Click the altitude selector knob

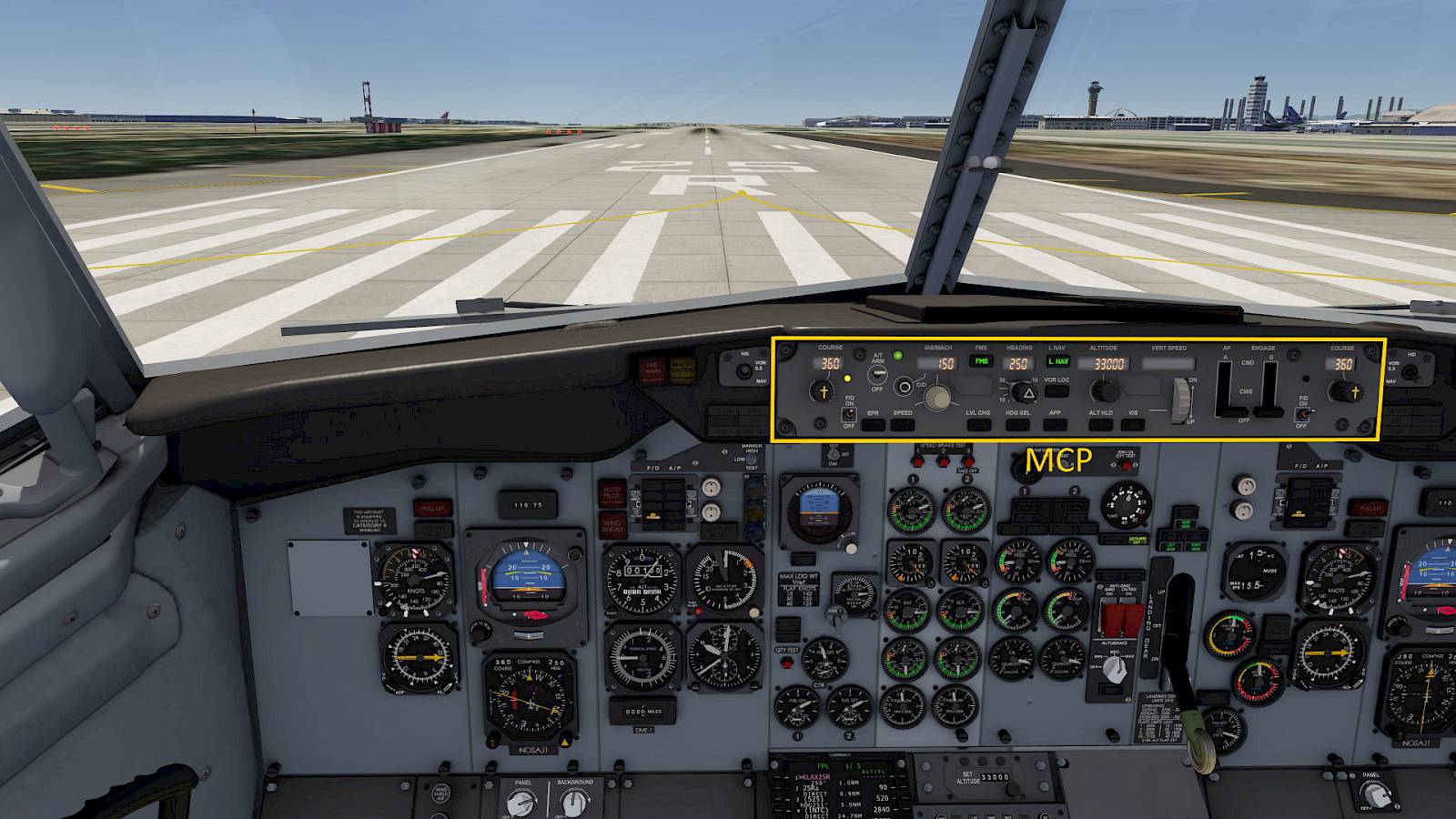click(x=1105, y=391)
